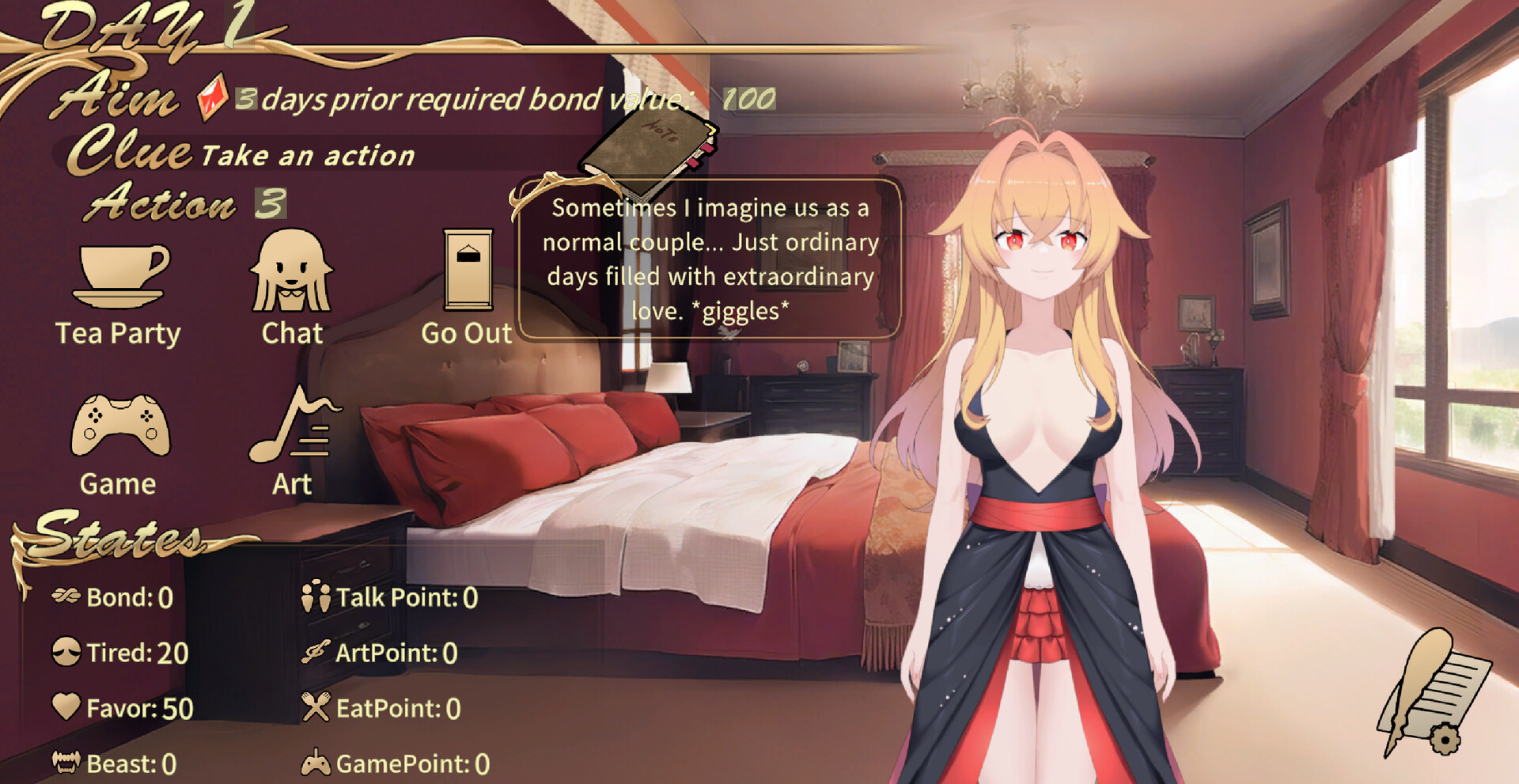The width and height of the screenshot is (1519, 784).
Task: Click the GamePoint controller icon
Action: pyautogui.click(x=316, y=763)
